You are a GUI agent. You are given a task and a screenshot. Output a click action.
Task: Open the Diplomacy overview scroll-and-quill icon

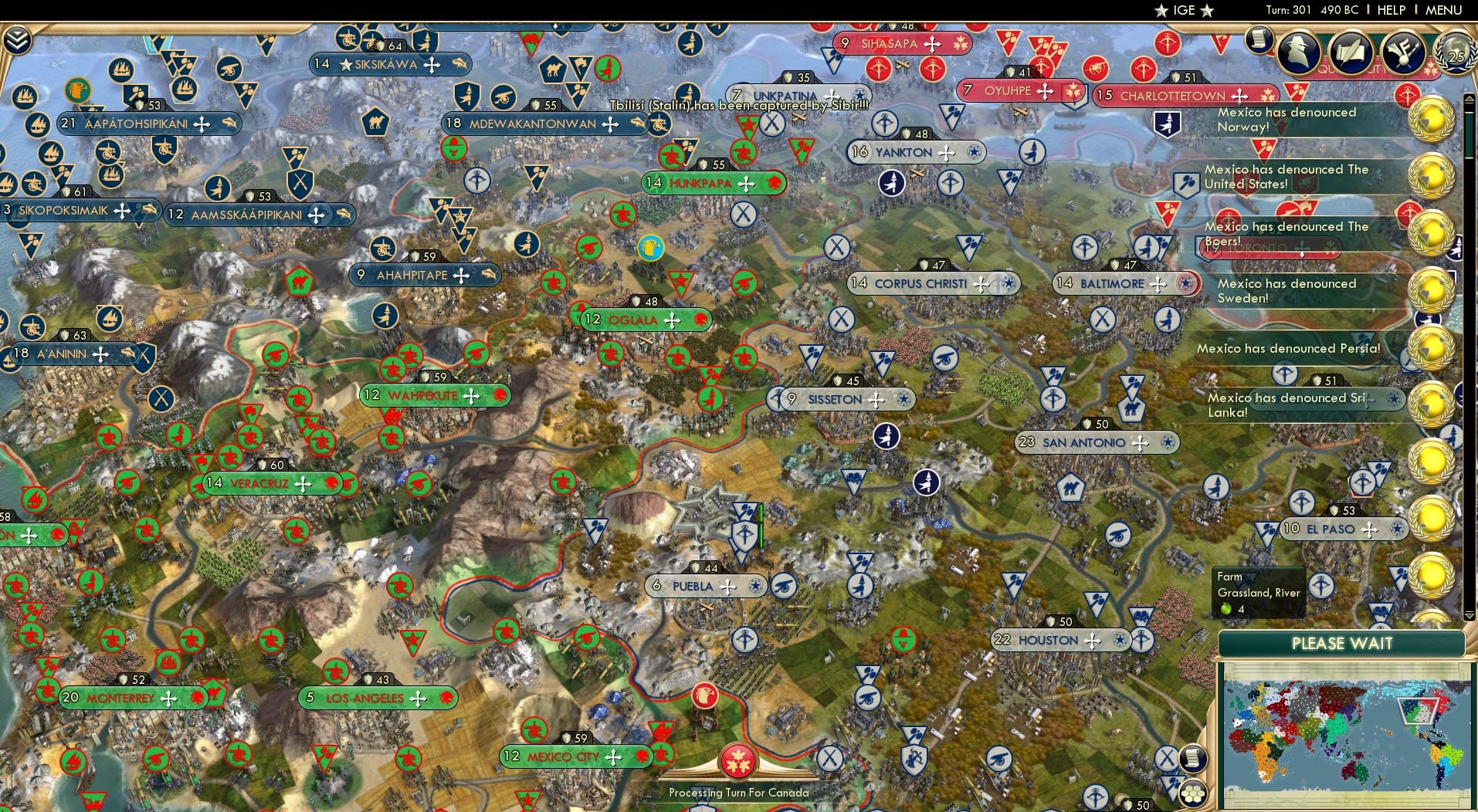tap(1350, 53)
